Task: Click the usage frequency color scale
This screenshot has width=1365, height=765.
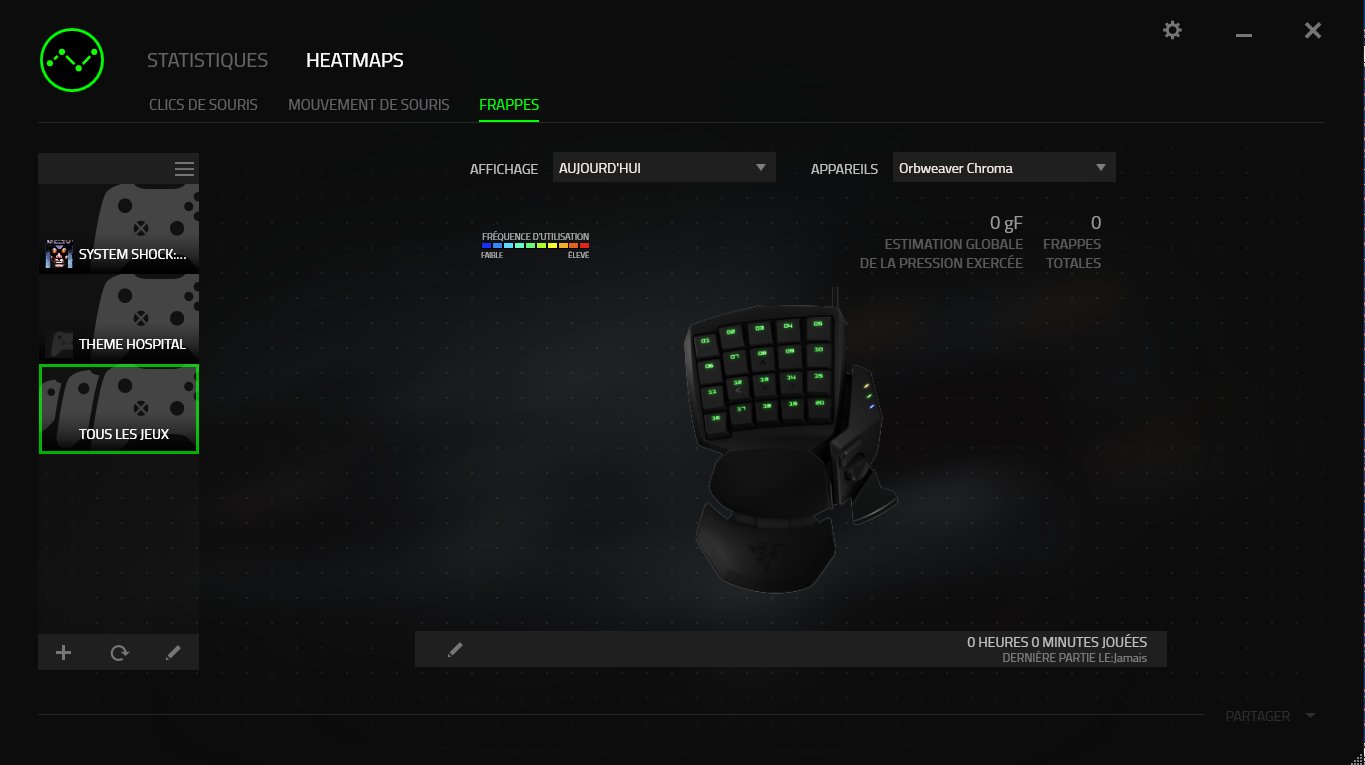Action: (x=536, y=244)
